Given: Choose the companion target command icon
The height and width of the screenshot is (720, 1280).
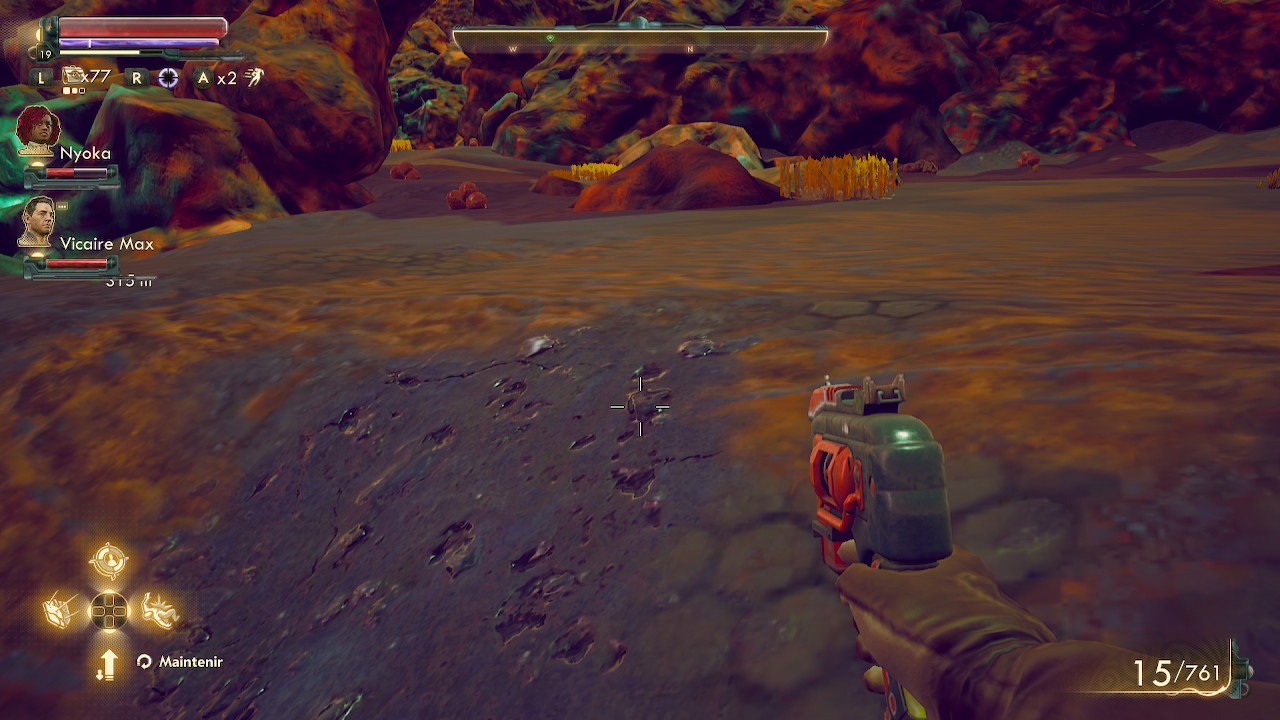Looking at the screenshot, I should pyautogui.click(x=108, y=561).
